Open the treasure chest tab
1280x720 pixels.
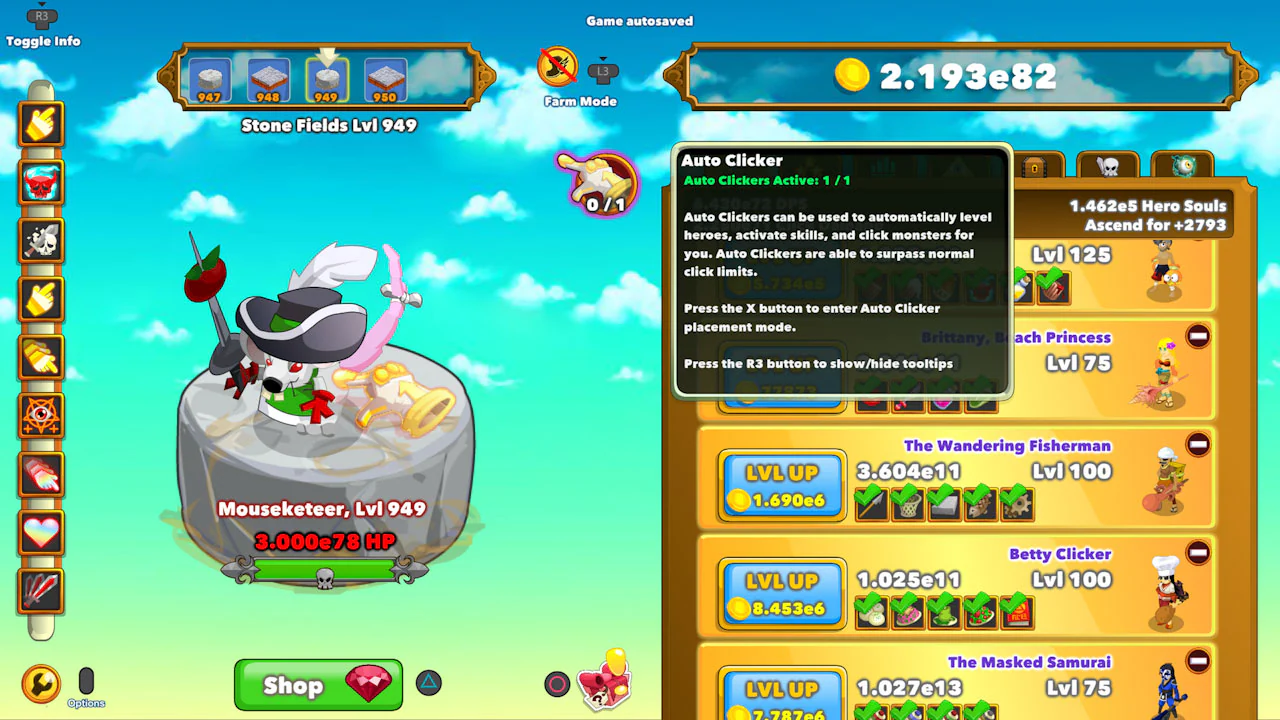click(x=1035, y=165)
